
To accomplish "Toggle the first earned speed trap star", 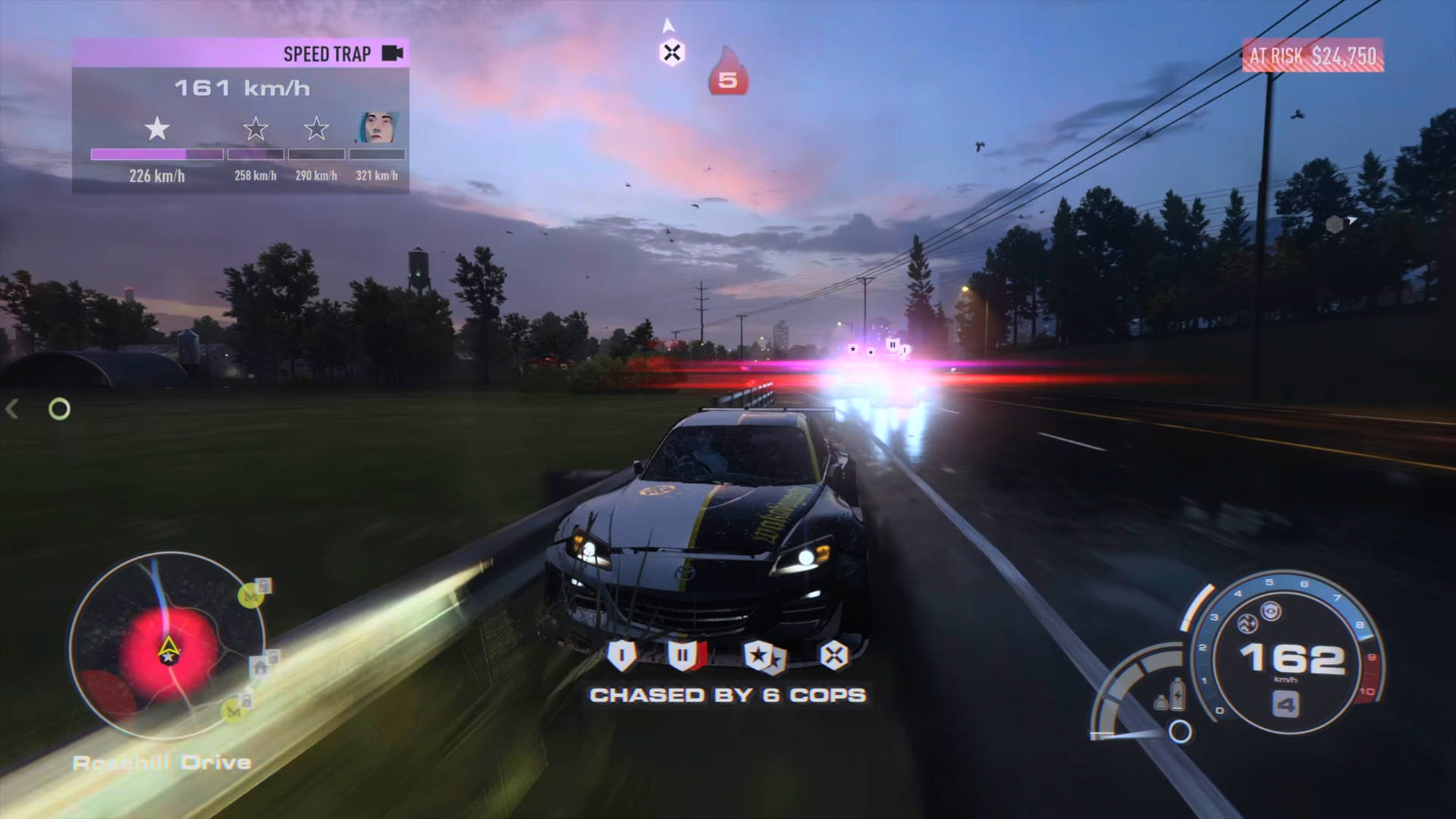I will point(157,129).
